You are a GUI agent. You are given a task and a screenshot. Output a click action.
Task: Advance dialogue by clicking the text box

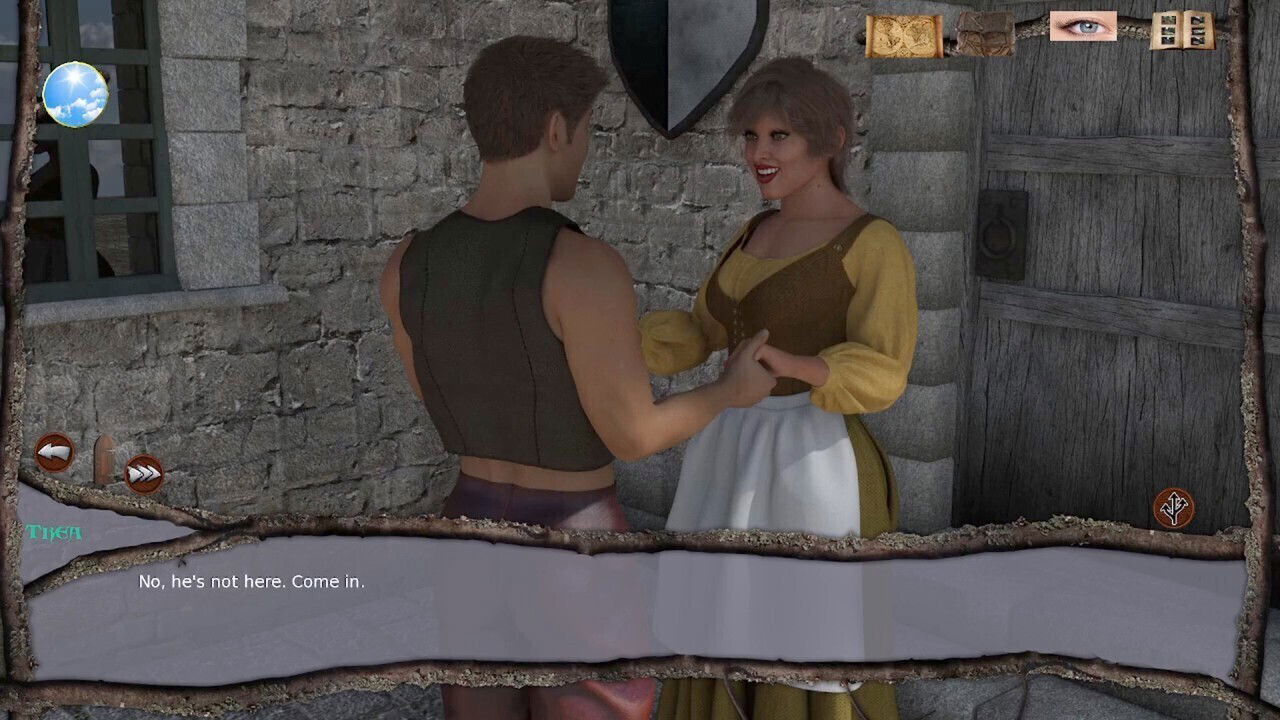point(640,600)
